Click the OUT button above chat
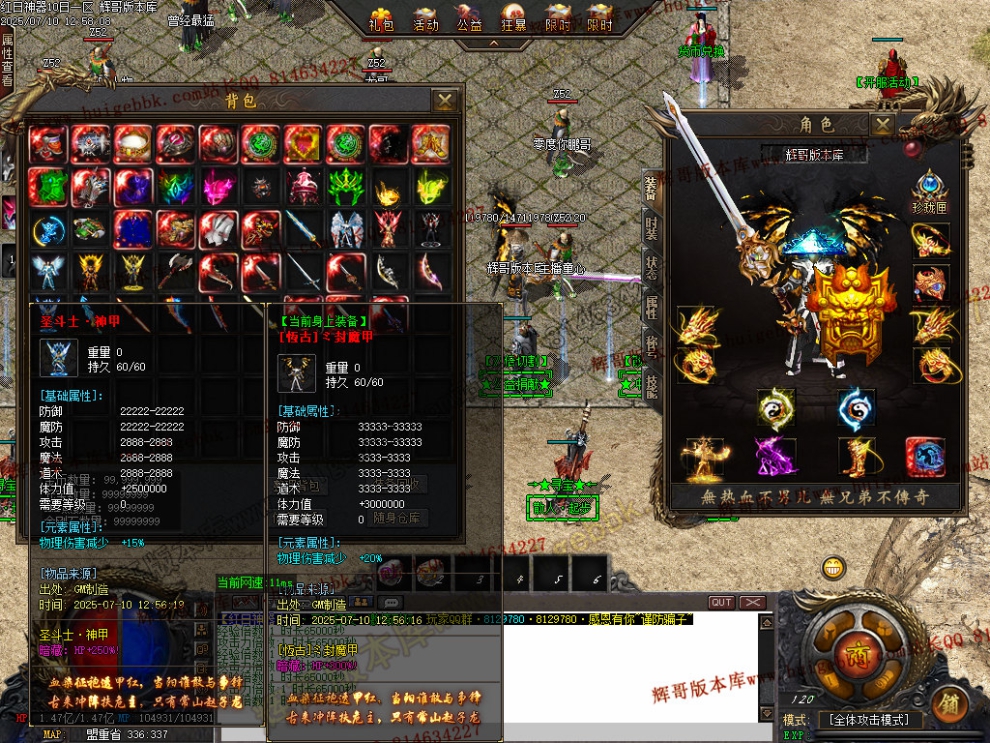Viewport: 990px width, 743px height. 721,602
